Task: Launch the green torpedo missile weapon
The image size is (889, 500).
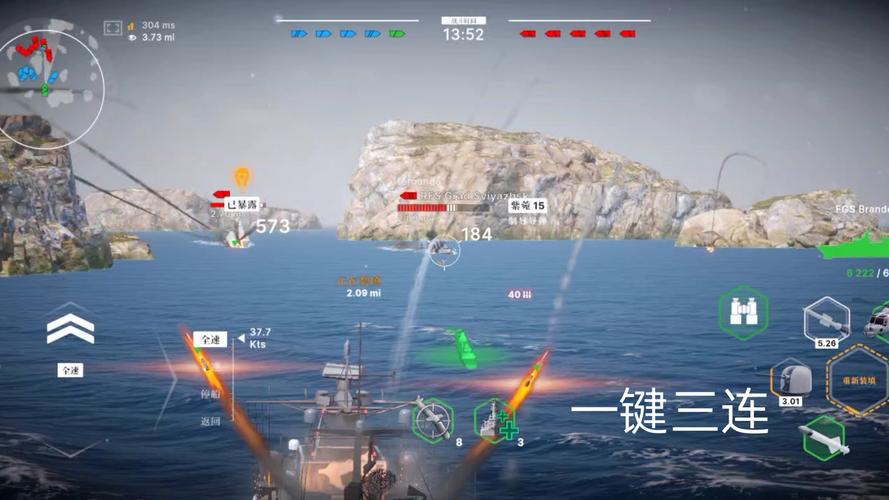Action: coord(824,438)
